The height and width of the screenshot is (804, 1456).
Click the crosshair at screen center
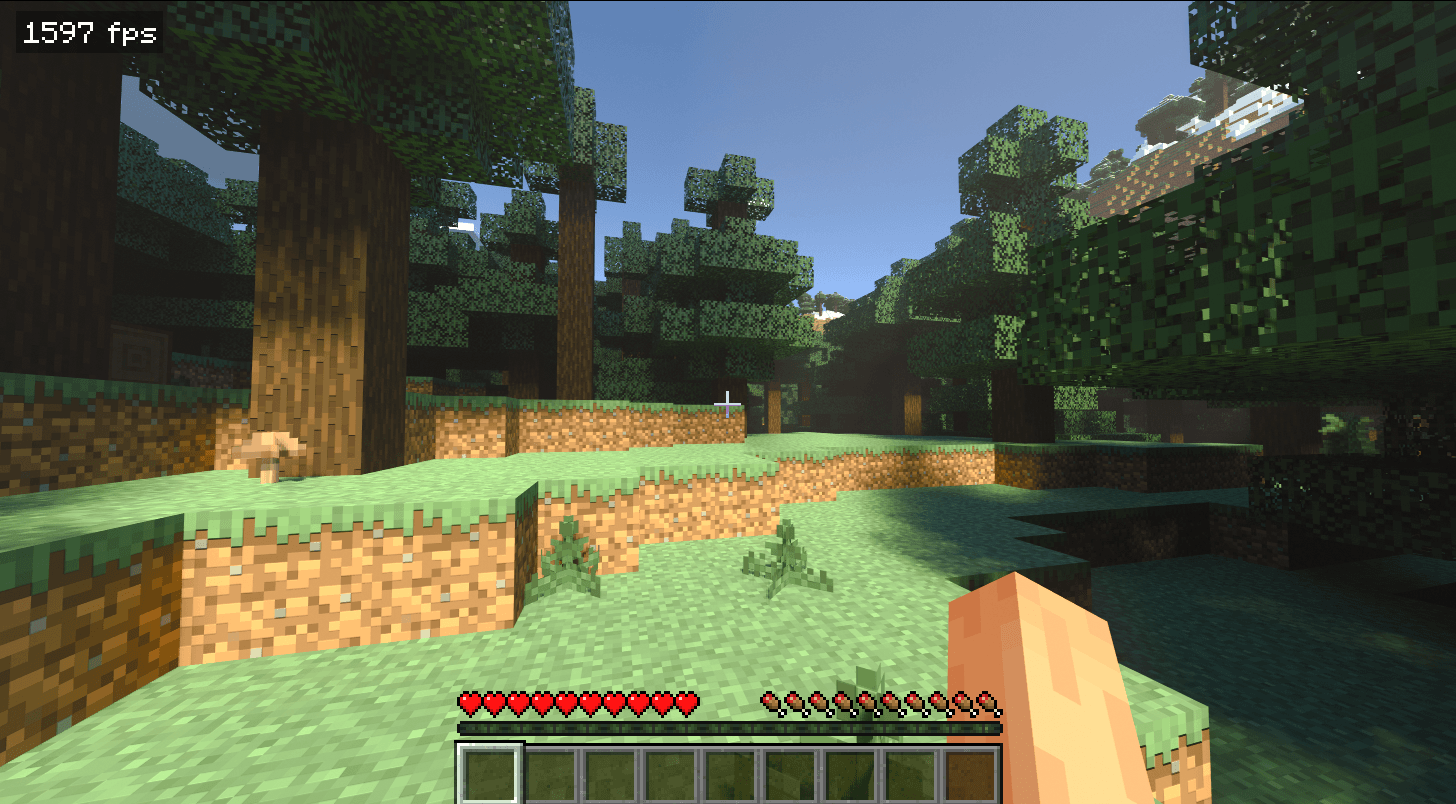coord(726,402)
